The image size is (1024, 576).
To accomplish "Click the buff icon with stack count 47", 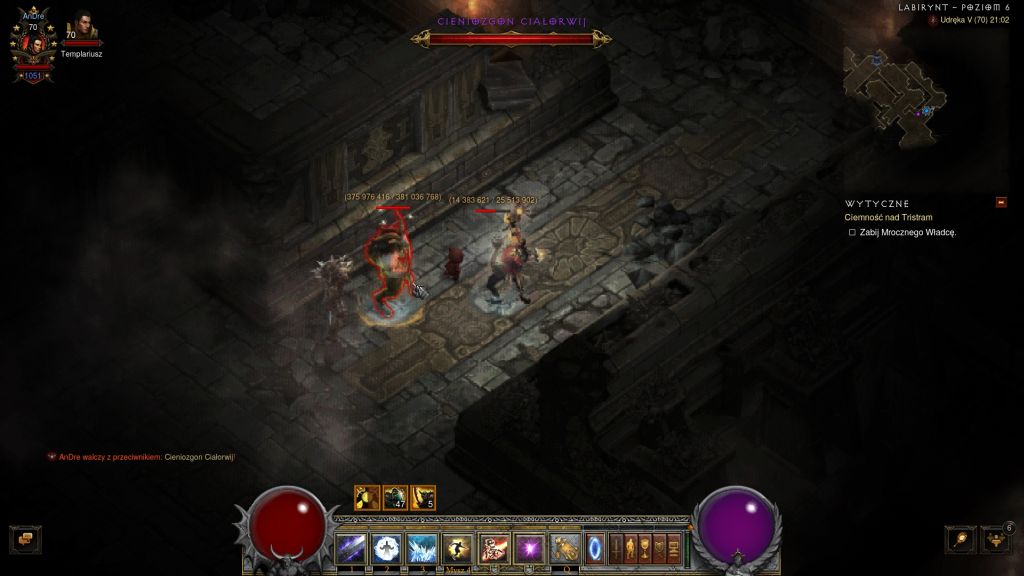I will click(396, 497).
